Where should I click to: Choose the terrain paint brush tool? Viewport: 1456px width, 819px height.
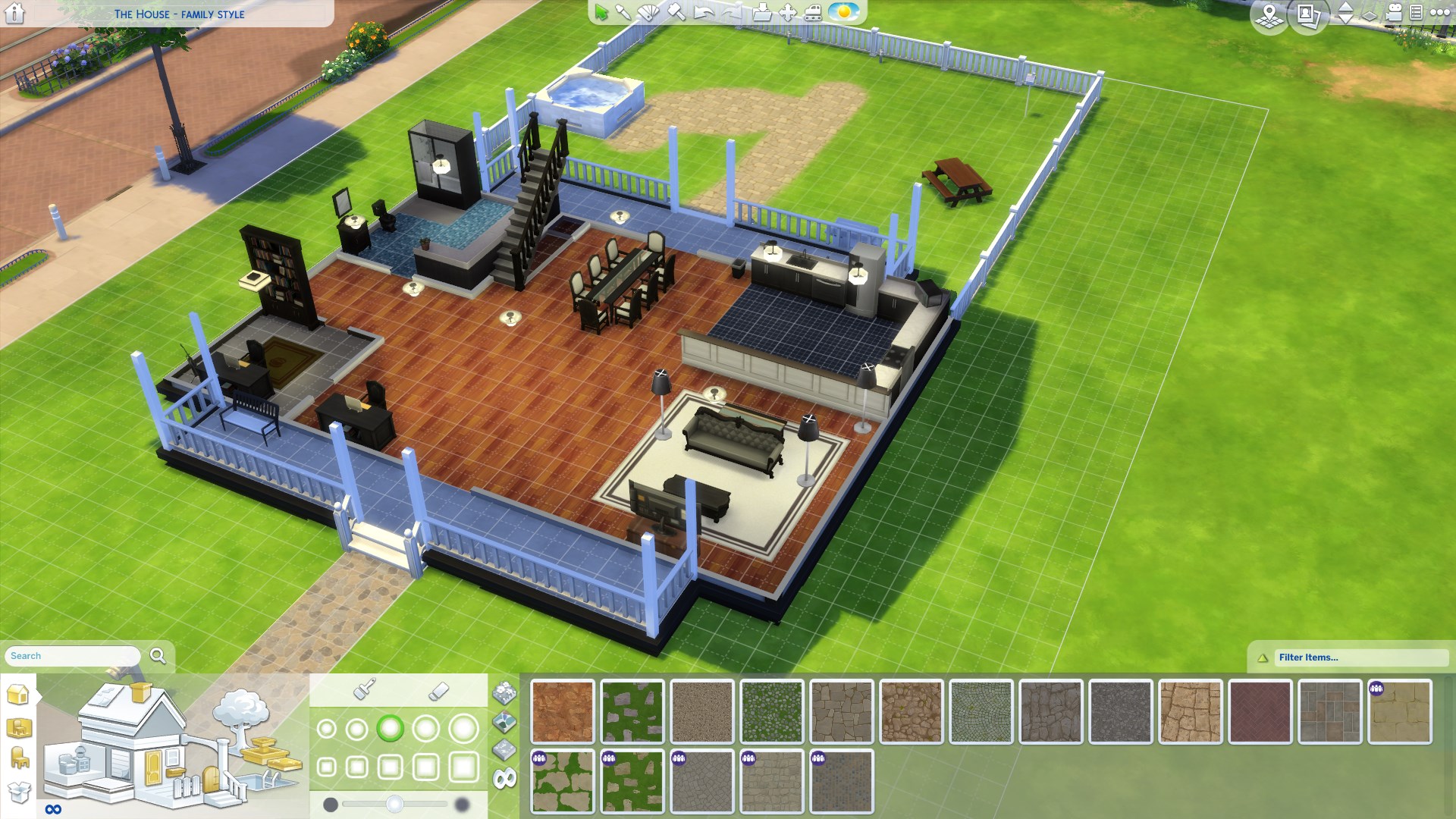(365, 689)
